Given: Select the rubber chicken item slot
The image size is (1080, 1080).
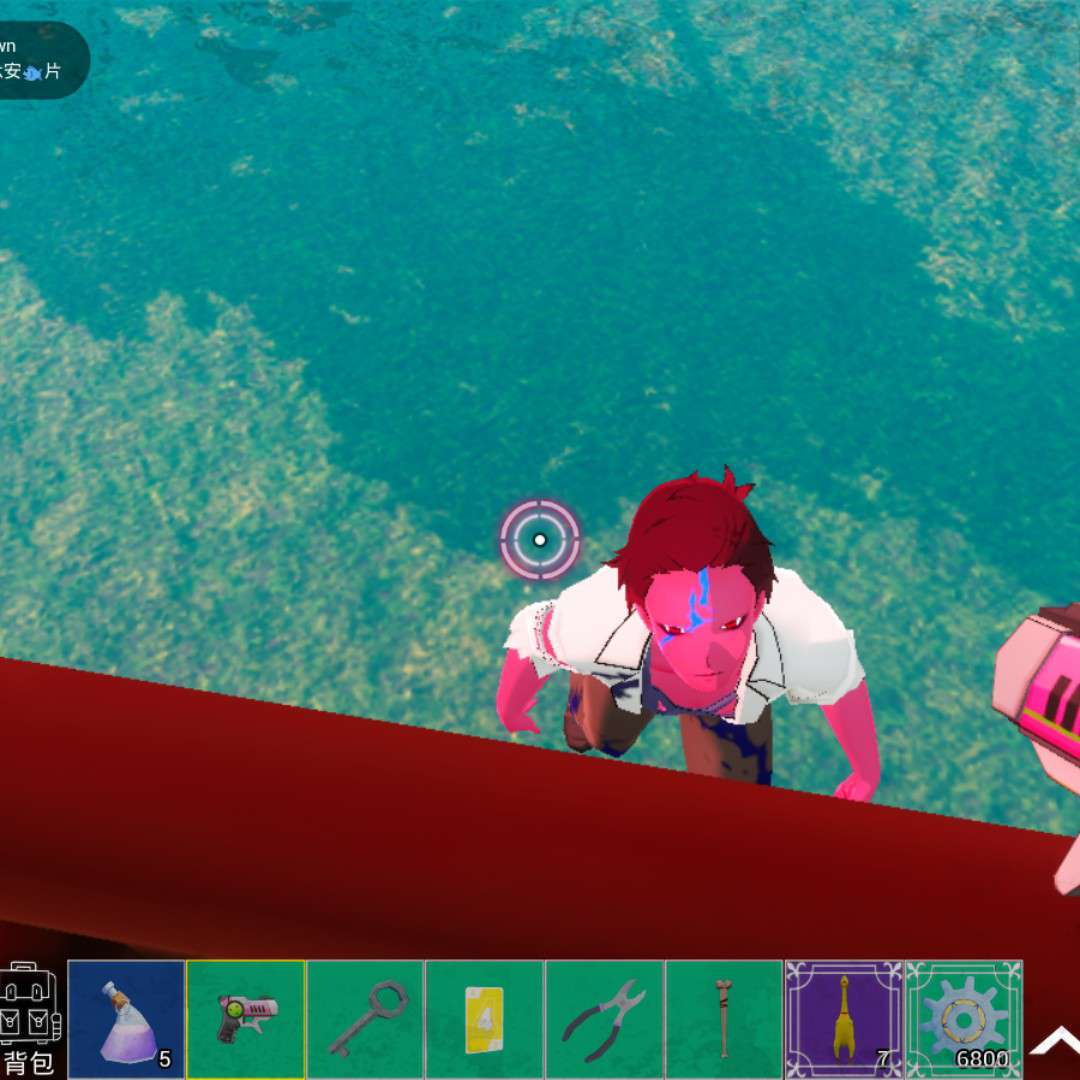Looking at the screenshot, I should 844,1019.
